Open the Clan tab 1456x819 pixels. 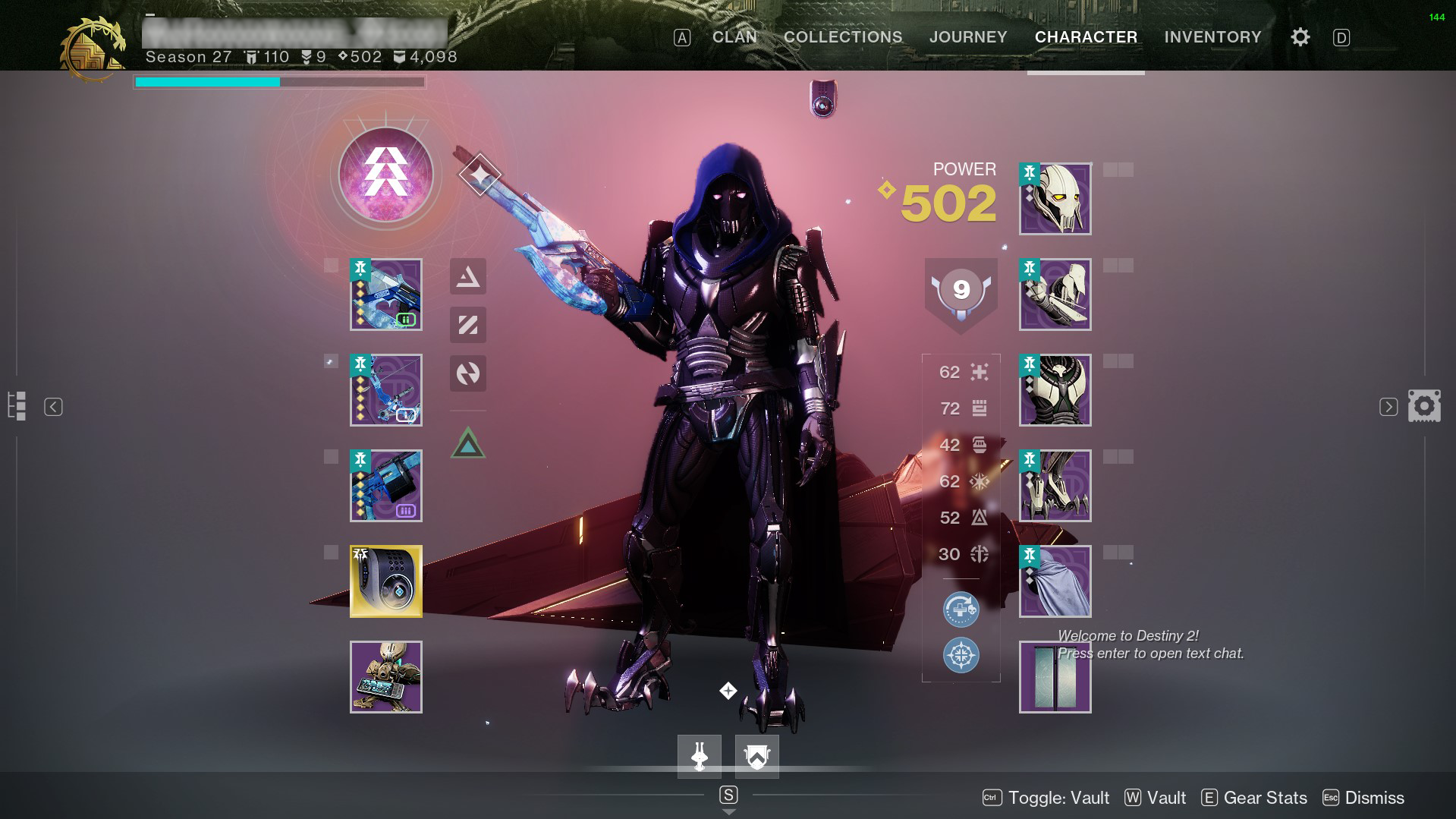(734, 37)
